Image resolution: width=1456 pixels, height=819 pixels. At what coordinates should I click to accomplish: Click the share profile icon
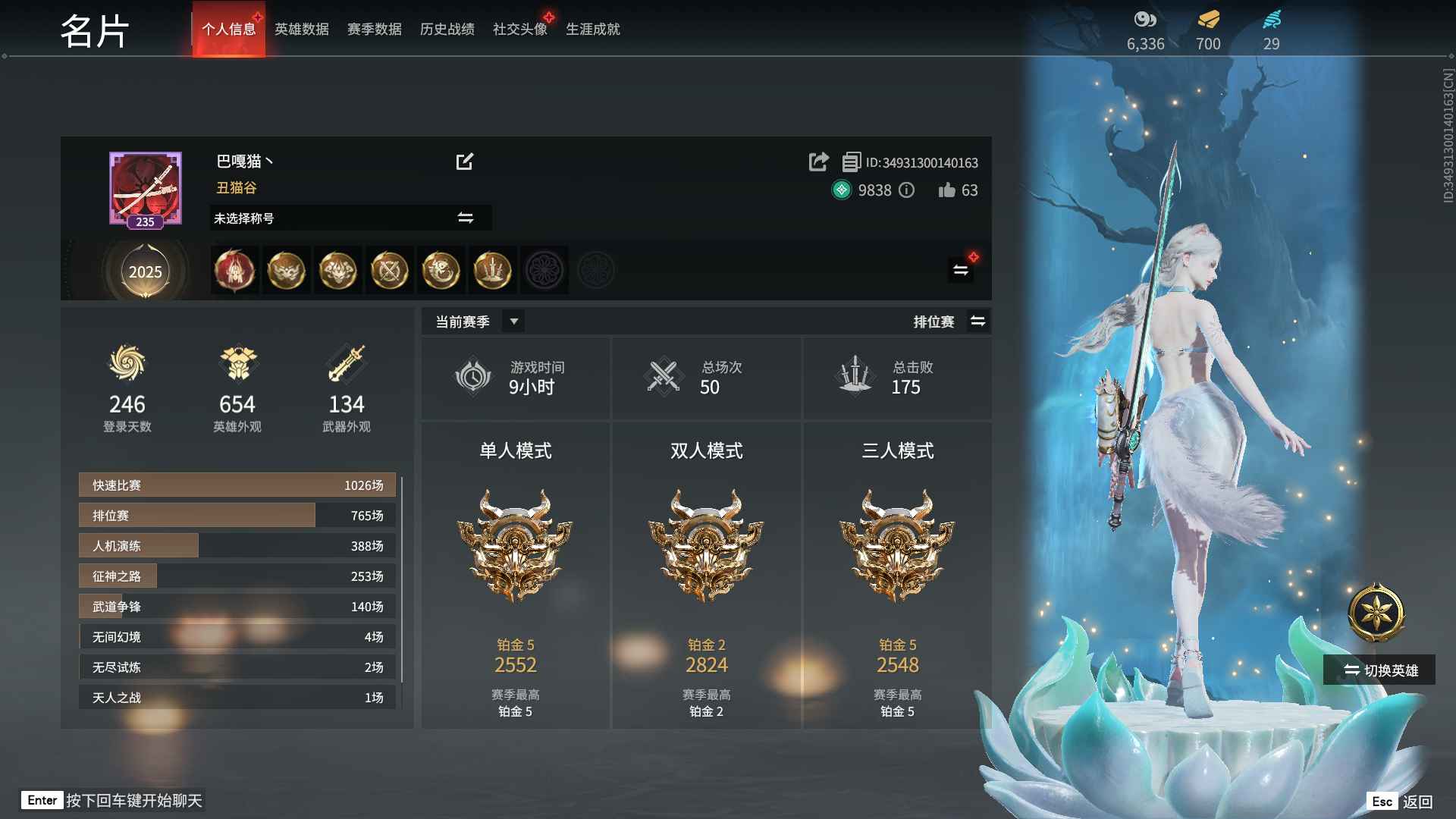coord(818,162)
